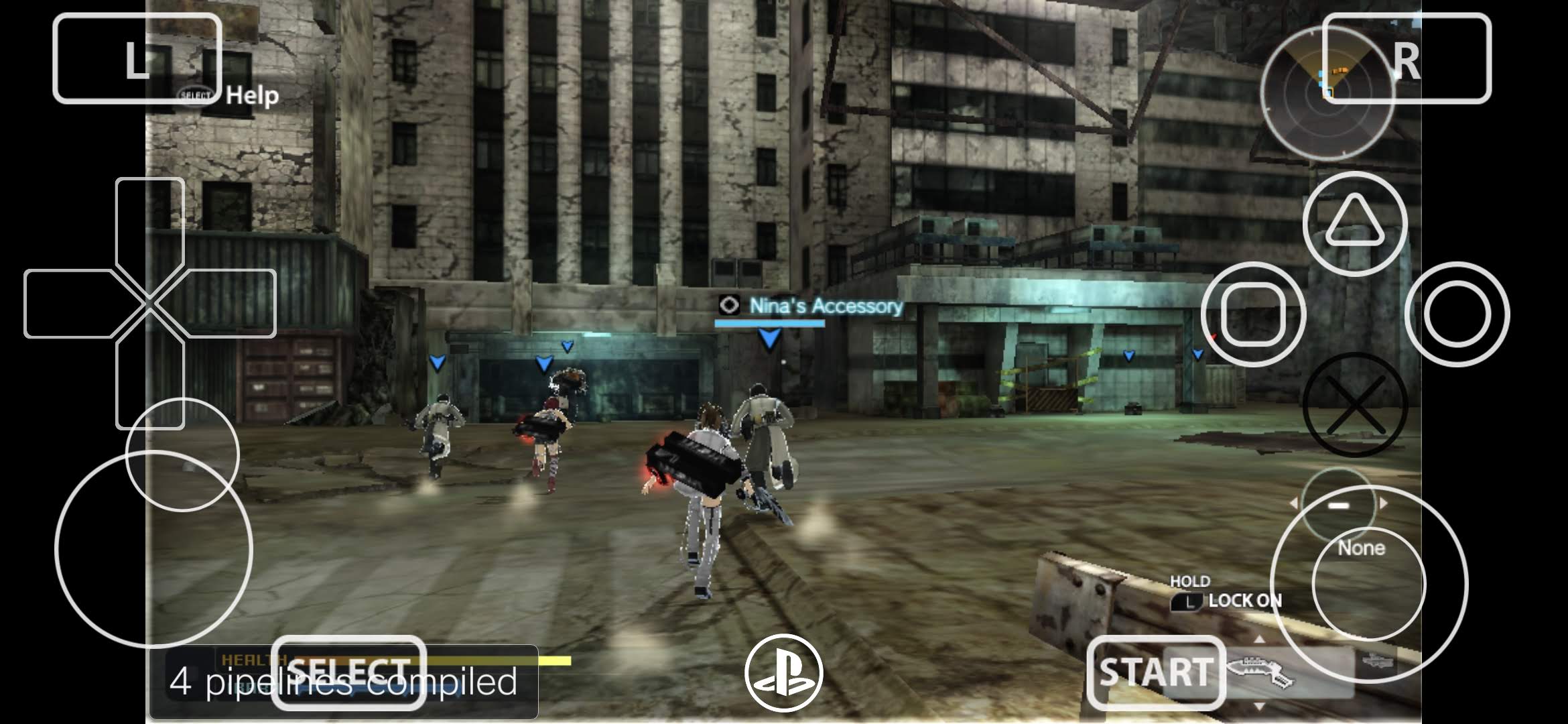Open the PlayStation logo emulator menu
Image resolution: width=1568 pixels, height=724 pixels.
tap(784, 672)
